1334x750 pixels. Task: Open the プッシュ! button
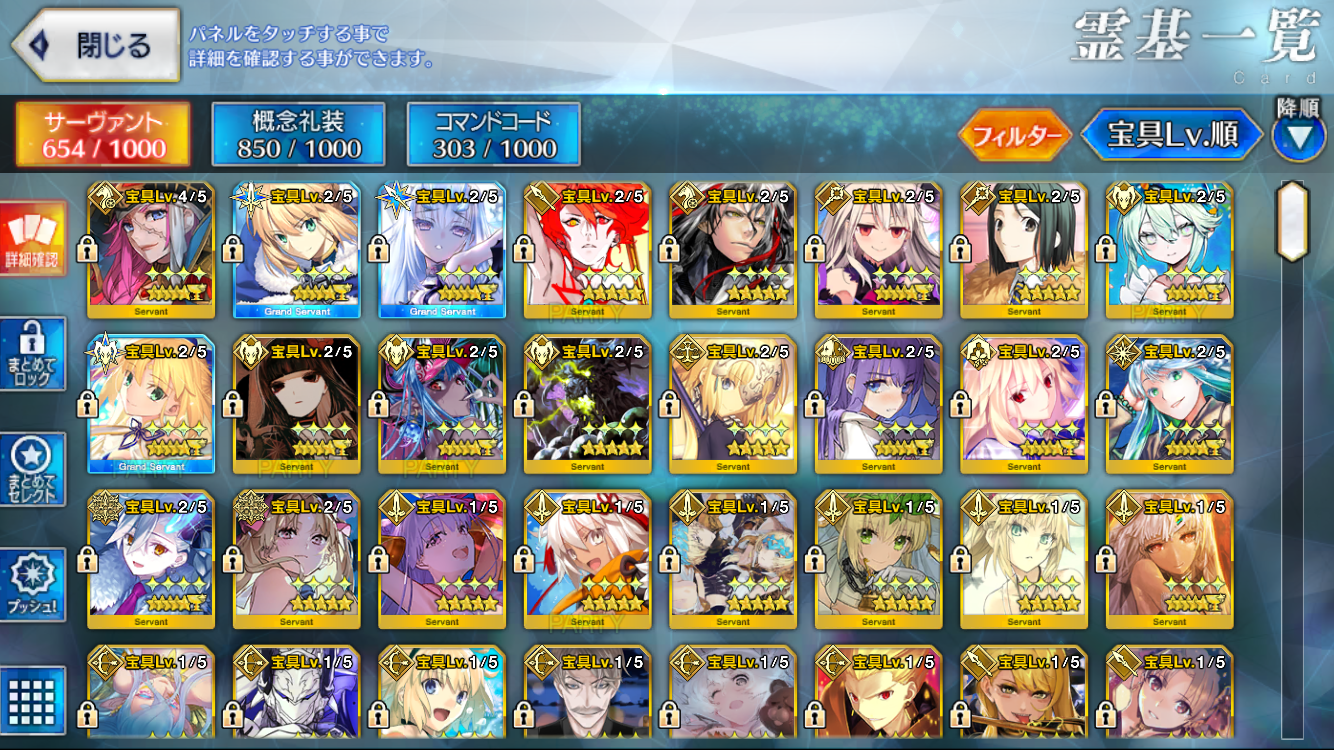click(33, 585)
